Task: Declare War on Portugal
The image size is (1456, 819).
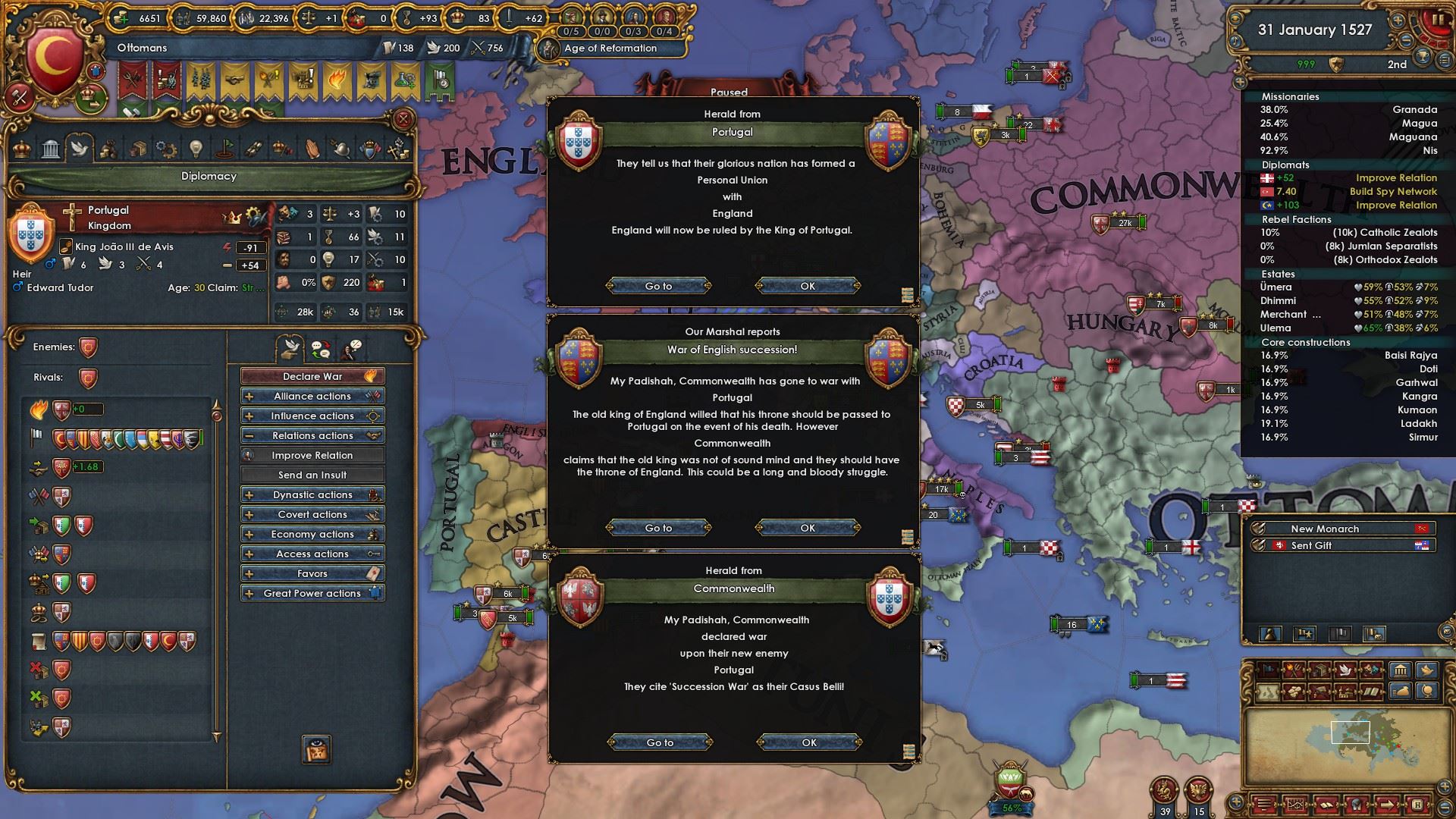Action: [x=312, y=376]
